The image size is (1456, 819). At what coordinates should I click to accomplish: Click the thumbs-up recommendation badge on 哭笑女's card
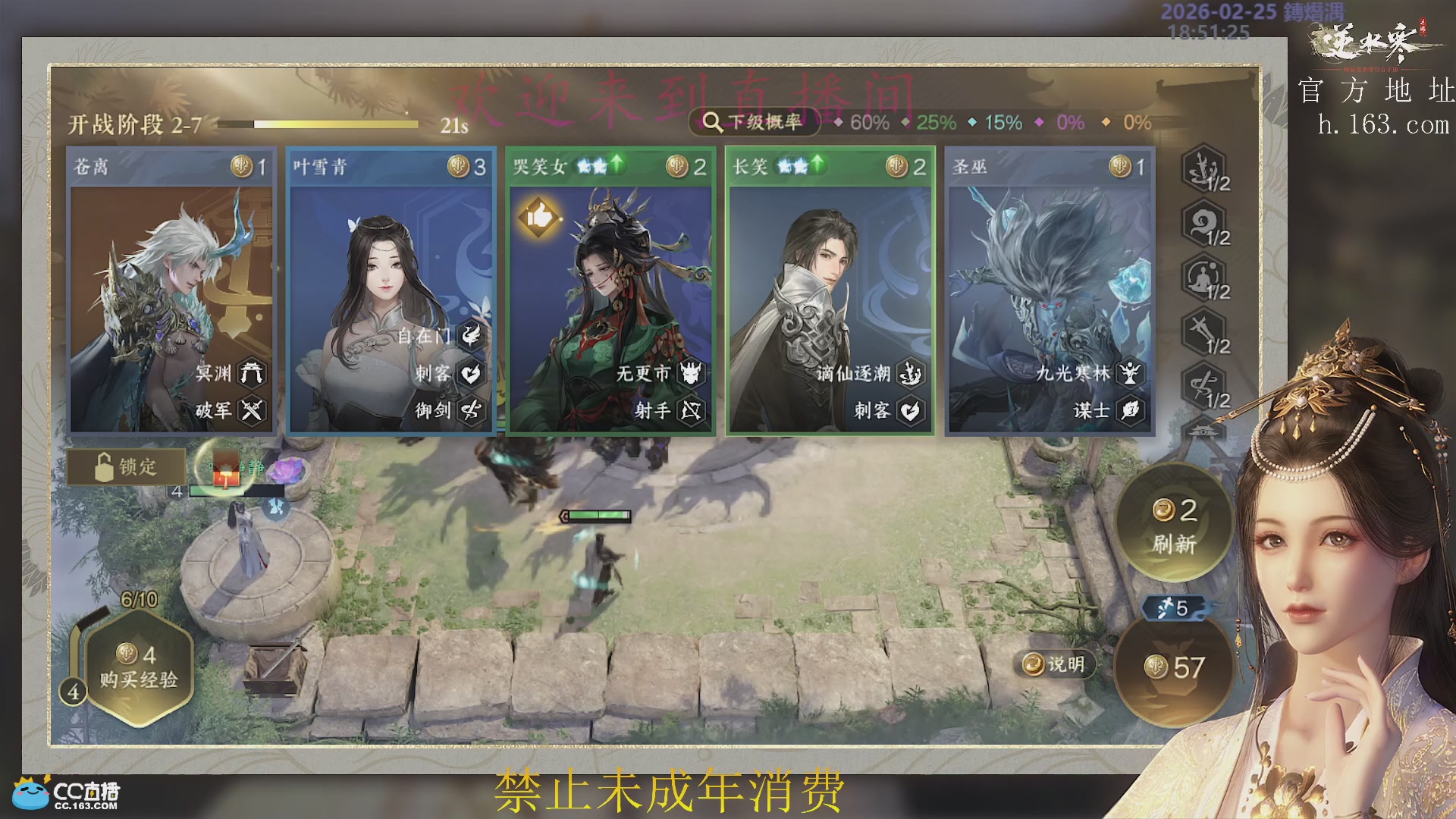click(541, 215)
